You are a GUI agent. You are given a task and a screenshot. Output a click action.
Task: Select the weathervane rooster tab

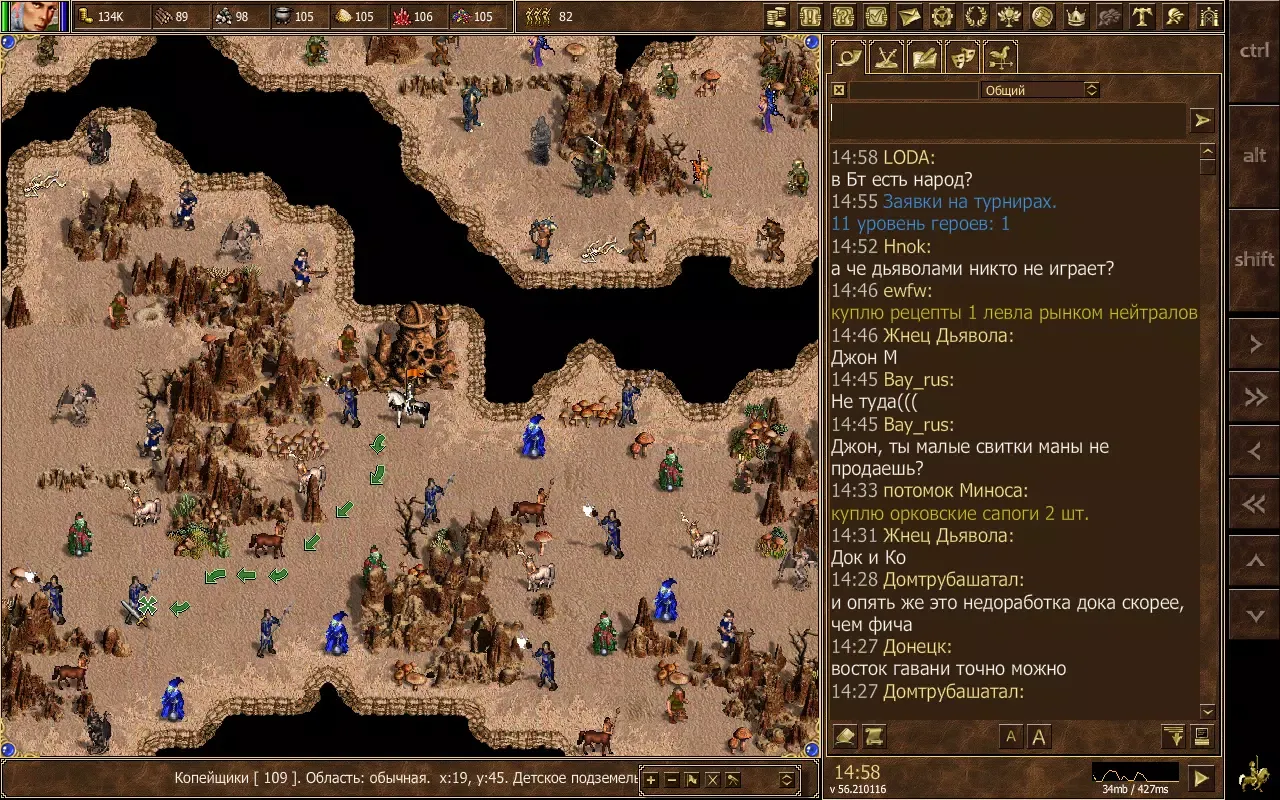(x=1000, y=57)
